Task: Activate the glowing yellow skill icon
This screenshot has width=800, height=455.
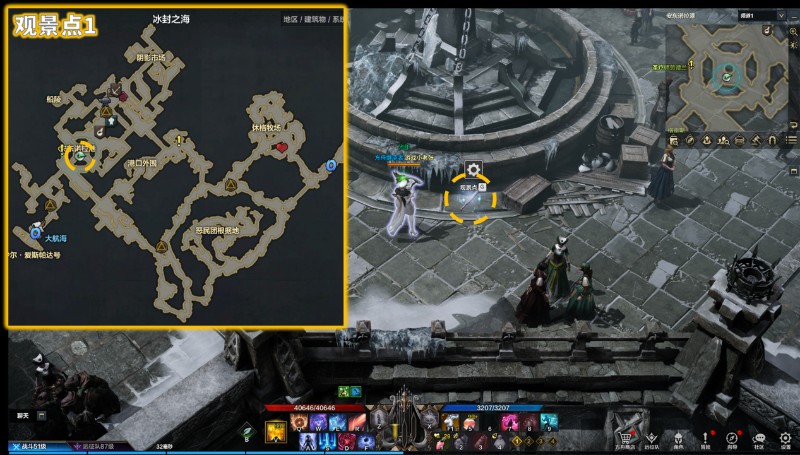Action: tap(275, 431)
